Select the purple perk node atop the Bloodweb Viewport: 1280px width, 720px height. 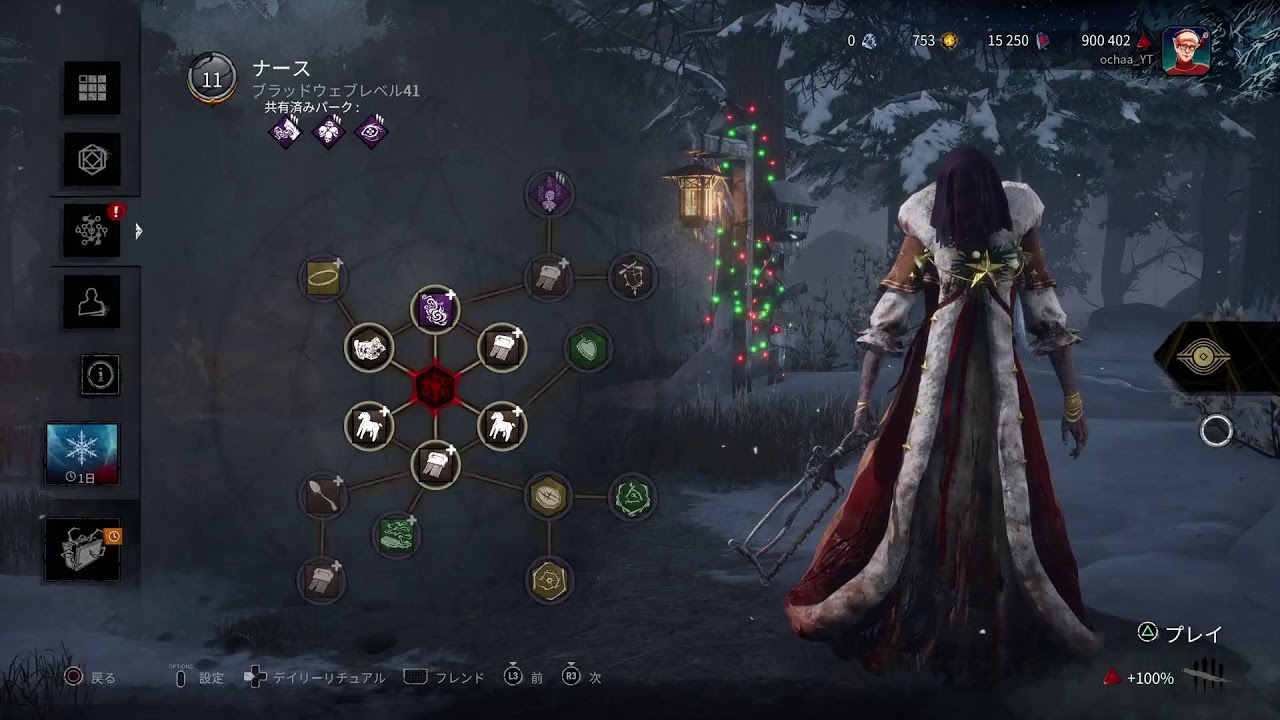pyautogui.click(x=549, y=194)
